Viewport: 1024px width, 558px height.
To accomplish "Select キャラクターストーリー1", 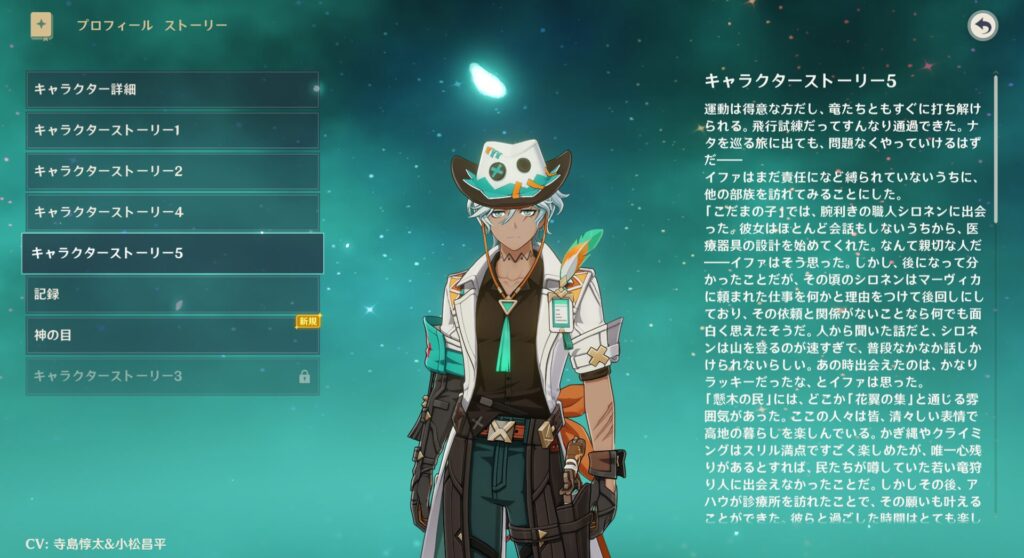I will coord(172,130).
